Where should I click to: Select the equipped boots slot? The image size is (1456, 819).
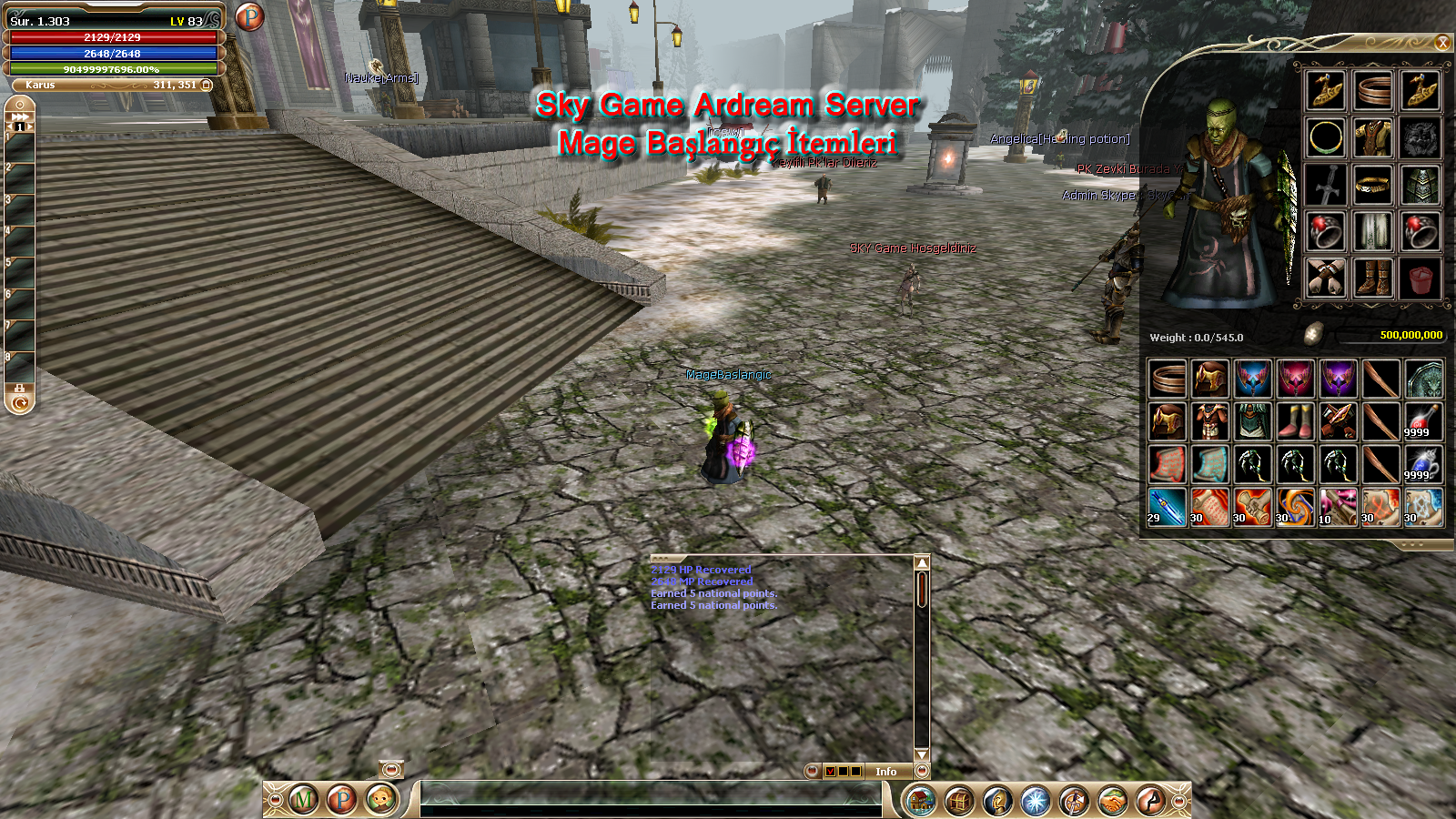tap(1373, 278)
